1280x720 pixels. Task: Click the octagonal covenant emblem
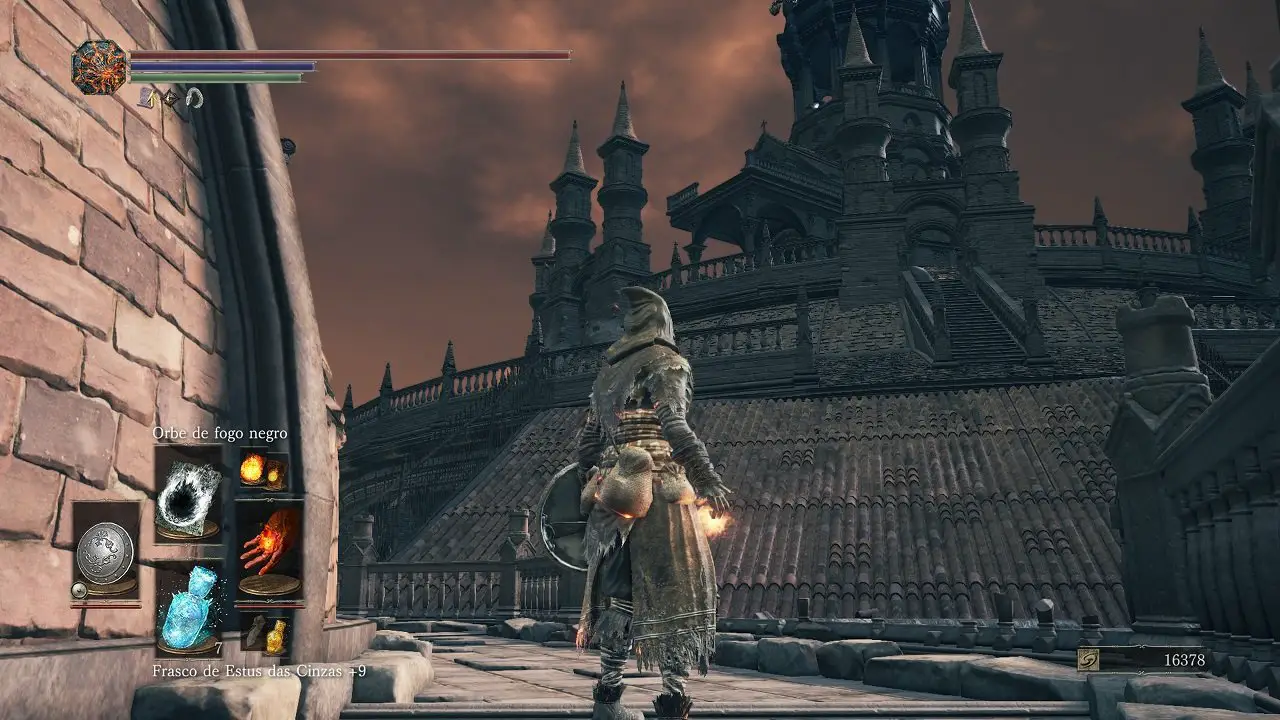point(99,67)
